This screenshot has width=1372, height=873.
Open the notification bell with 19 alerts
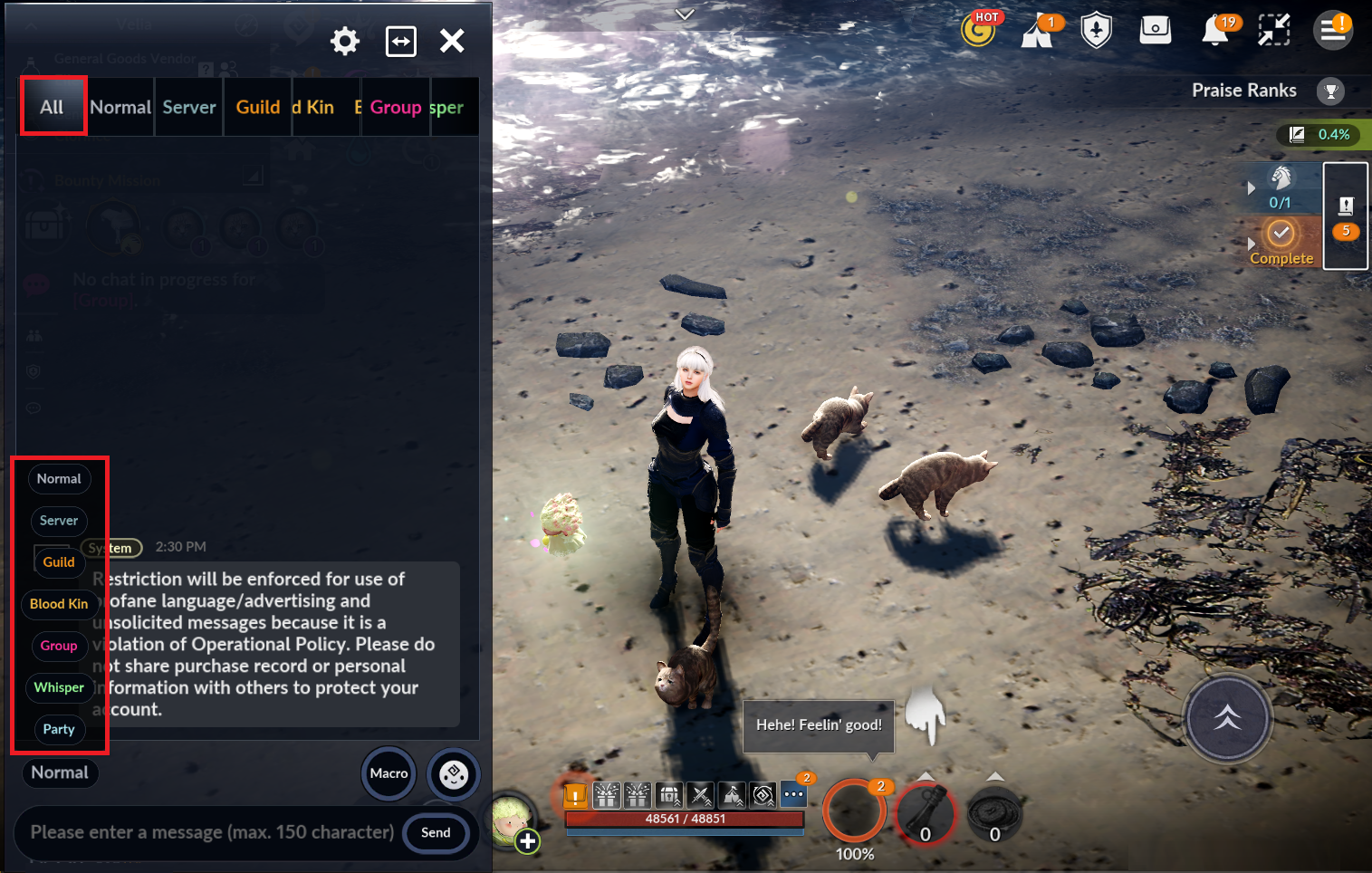click(x=1214, y=31)
